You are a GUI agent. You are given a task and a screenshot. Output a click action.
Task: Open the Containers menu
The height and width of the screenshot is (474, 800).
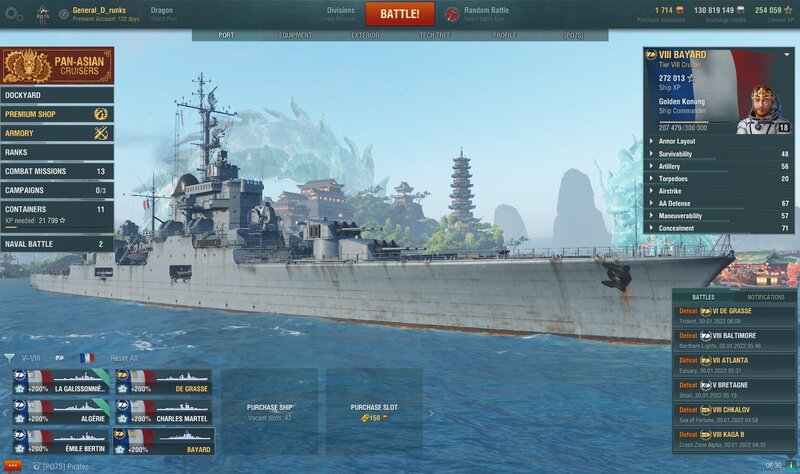[57, 210]
